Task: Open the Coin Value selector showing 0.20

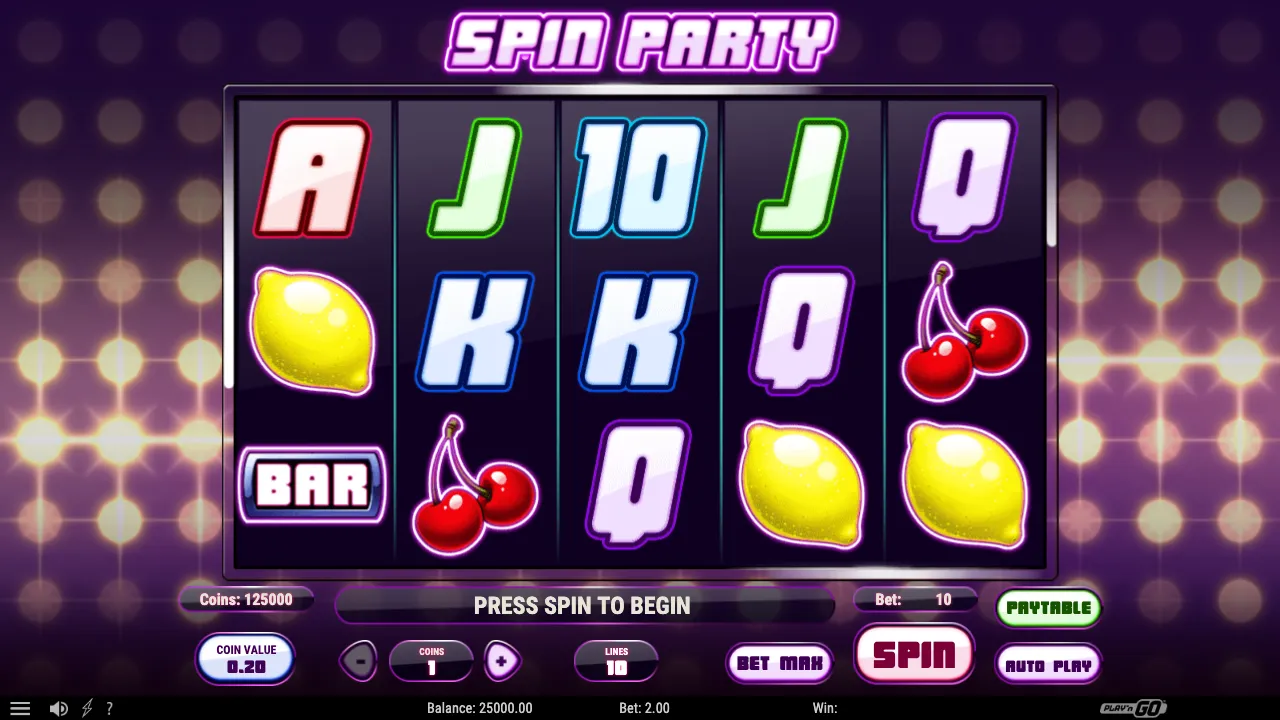Action: (245, 658)
